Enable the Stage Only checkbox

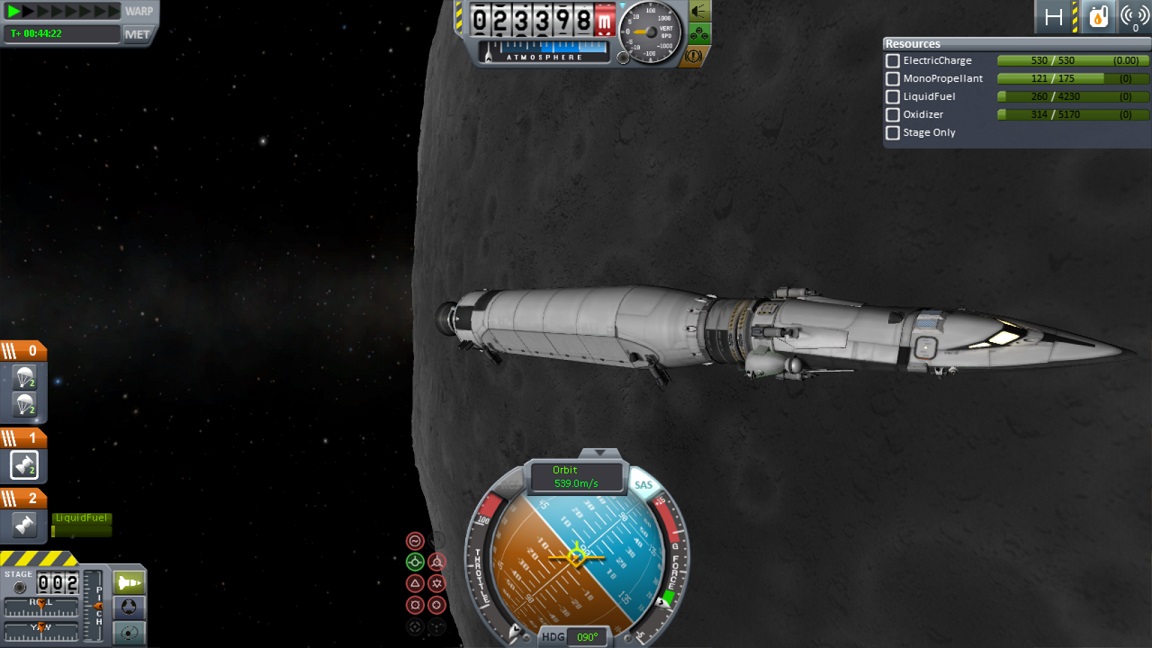point(893,133)
